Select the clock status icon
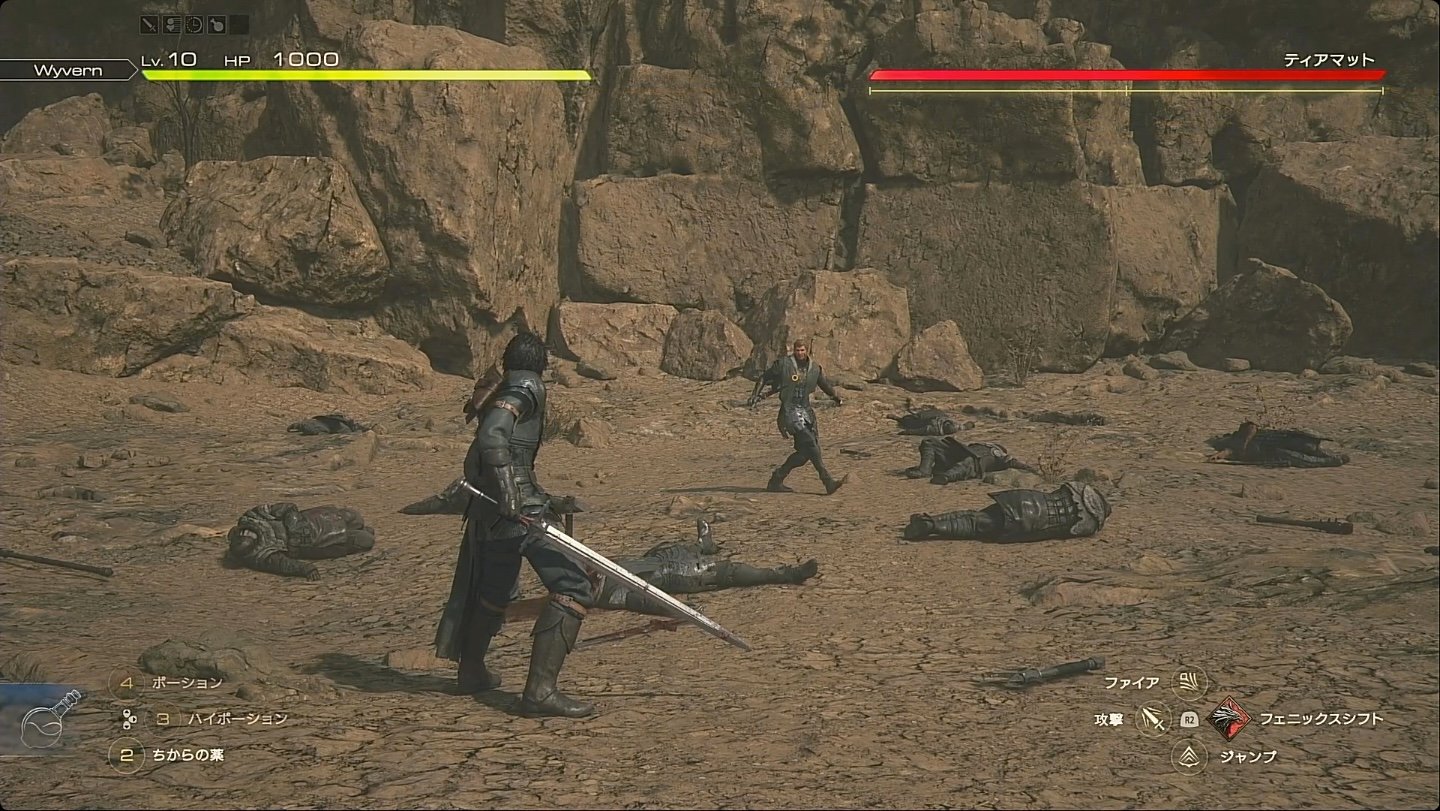1440x811 pixels. [x=194, y=25]
